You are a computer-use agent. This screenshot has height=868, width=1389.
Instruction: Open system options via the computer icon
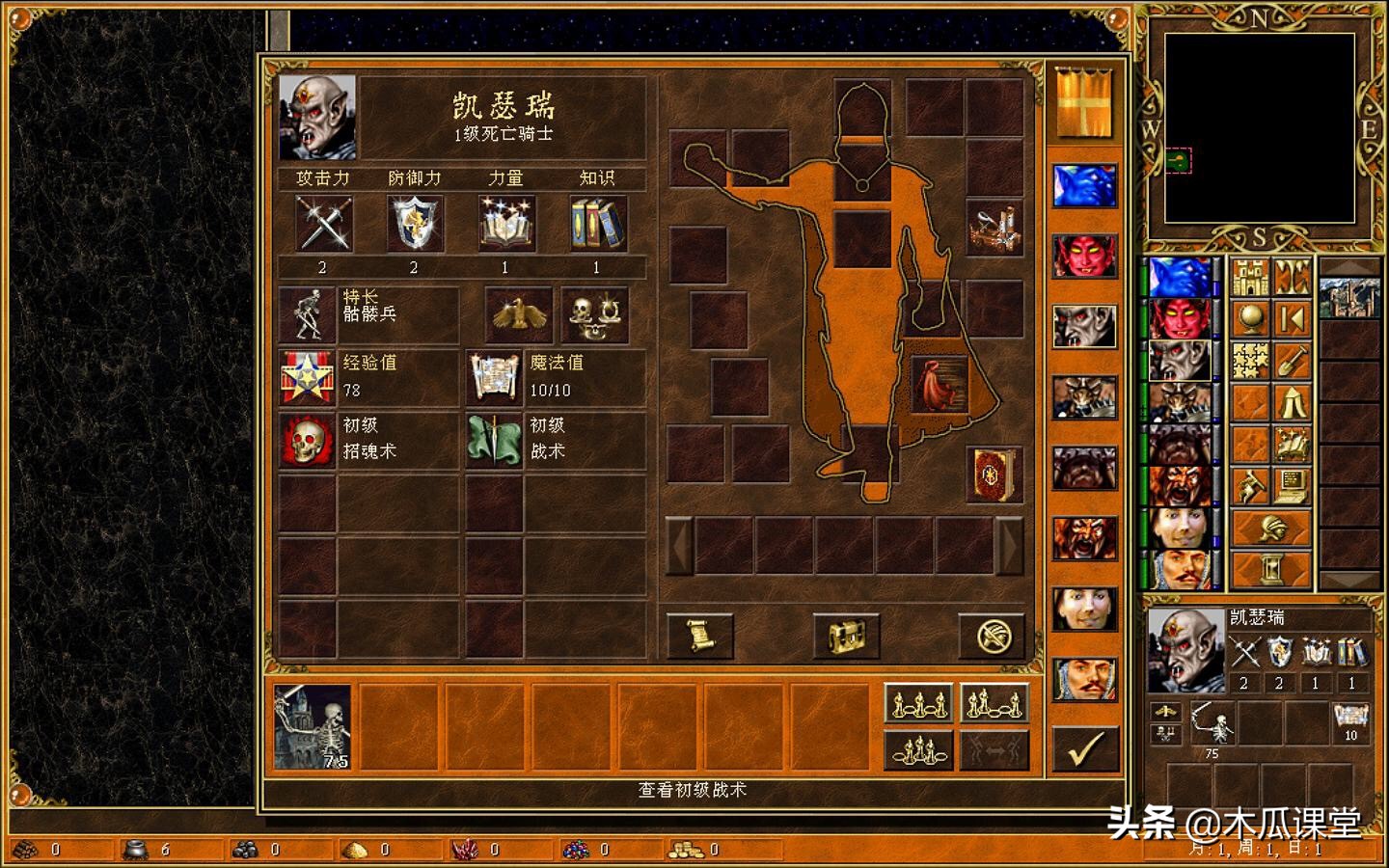coord(1293,486)
